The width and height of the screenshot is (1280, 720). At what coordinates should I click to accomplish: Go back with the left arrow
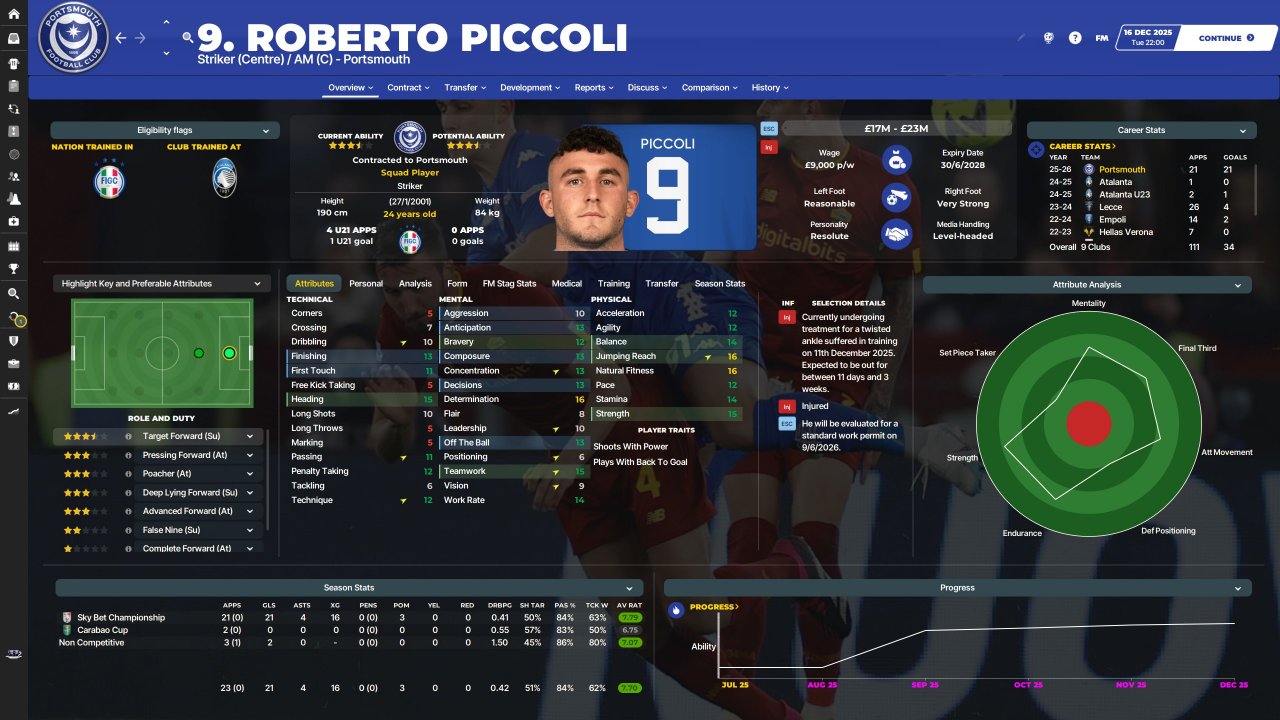[x=121, y=38]
